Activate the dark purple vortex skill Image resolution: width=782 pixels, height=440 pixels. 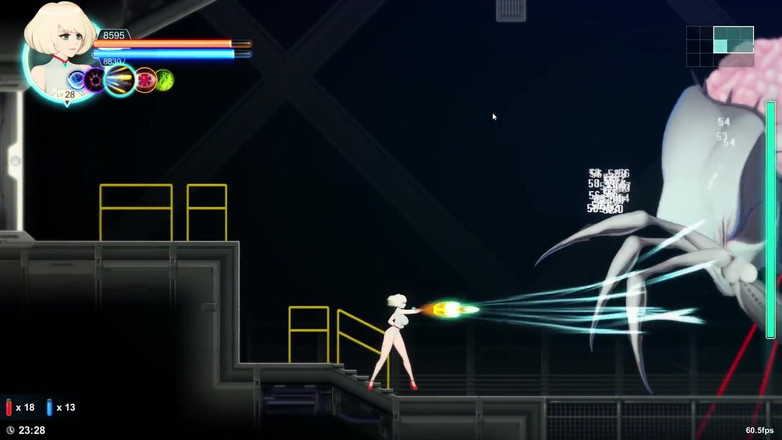click(95, 80)
